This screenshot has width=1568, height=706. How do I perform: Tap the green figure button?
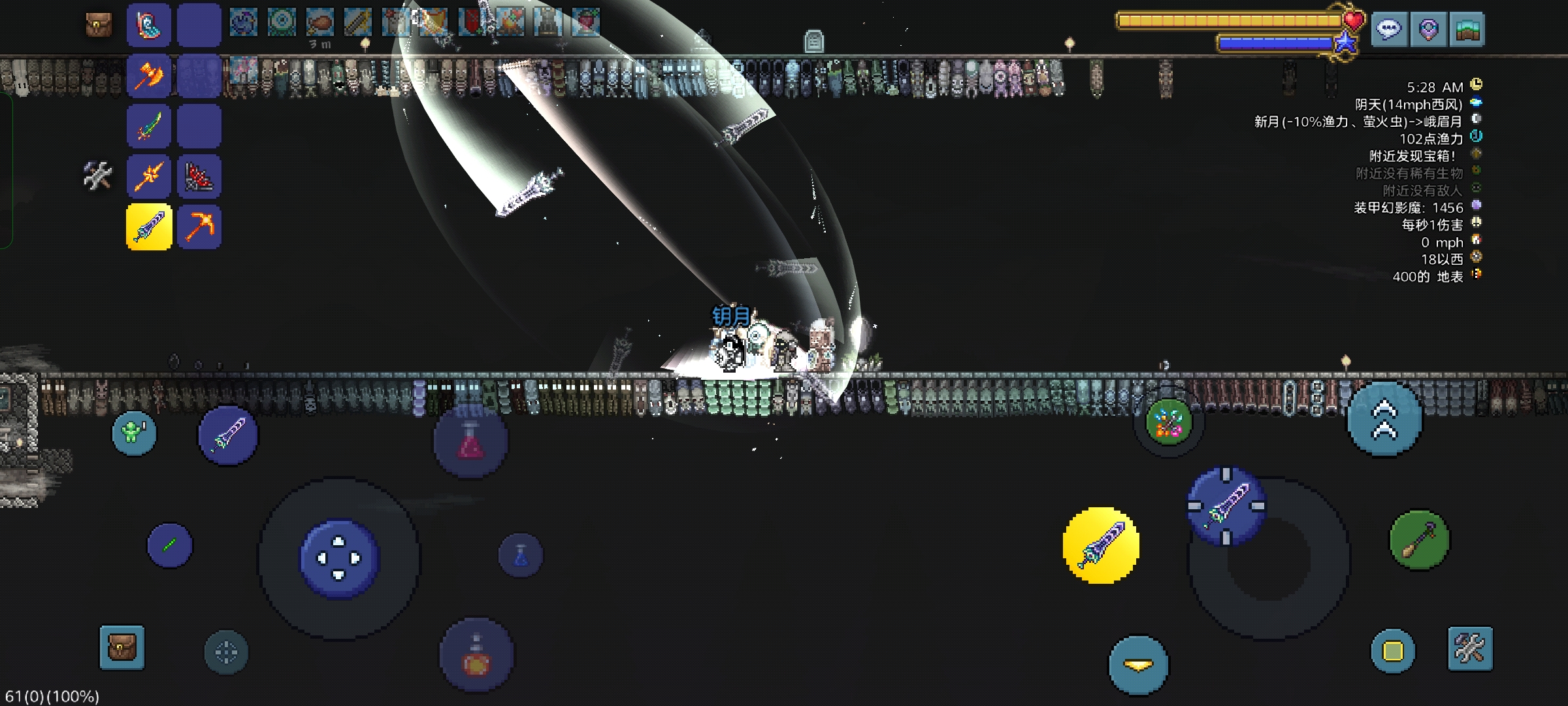tap(134, 433)
